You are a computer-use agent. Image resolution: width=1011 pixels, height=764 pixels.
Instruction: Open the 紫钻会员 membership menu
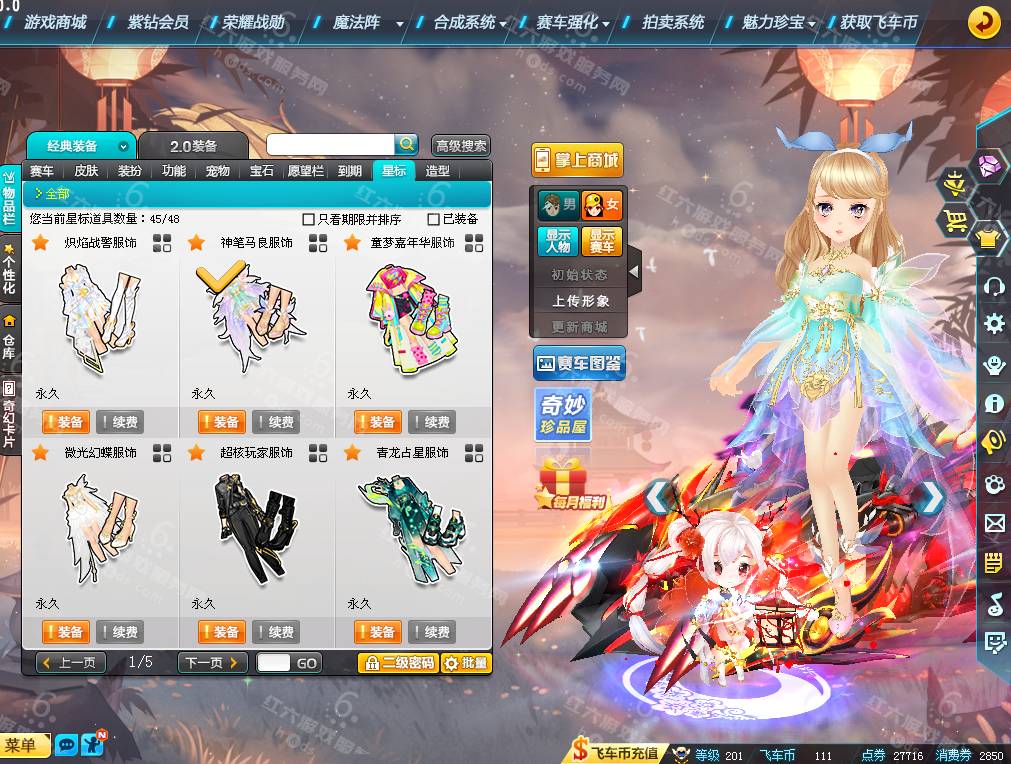click(x=158, y=22)
